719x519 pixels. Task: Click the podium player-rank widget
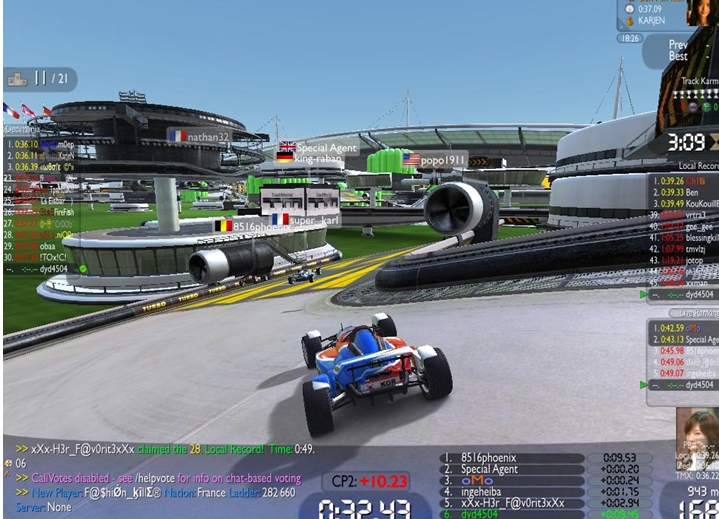(x=40, y=78)
